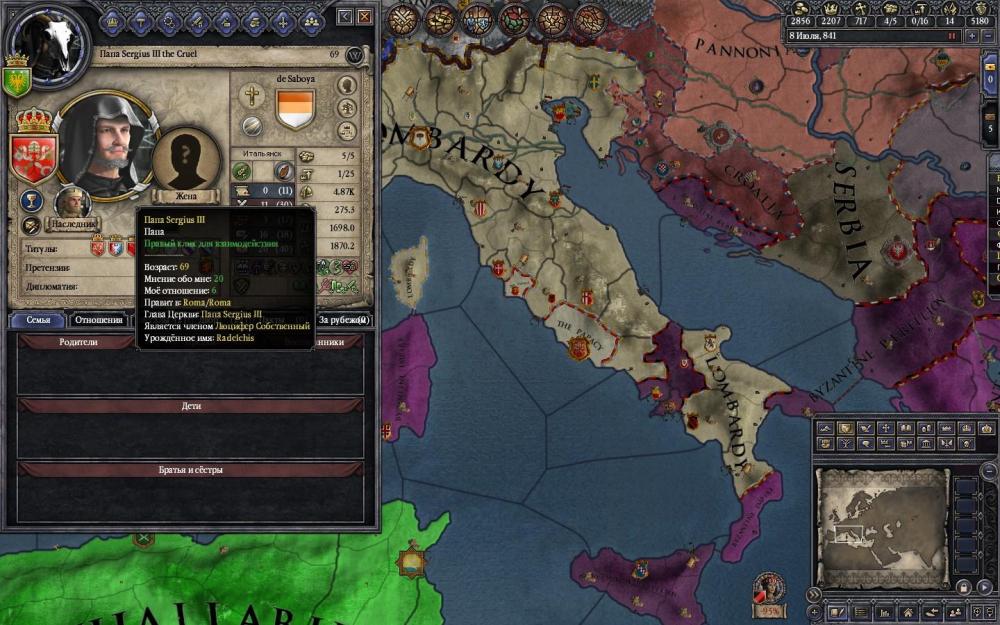Open the ledger chart button below minimap

(x=884, y=611)
